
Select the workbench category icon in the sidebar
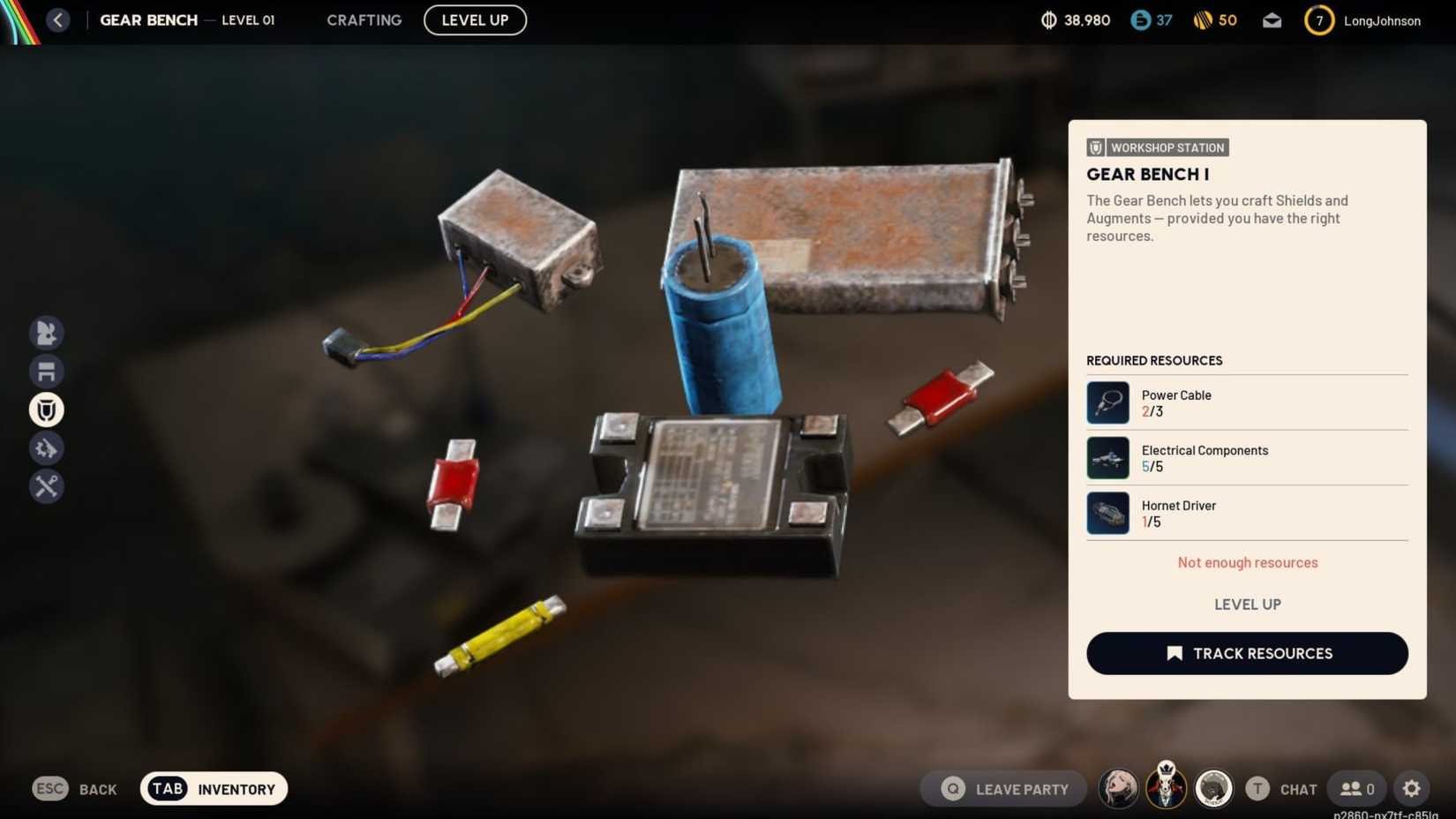[x=47, y=371]
